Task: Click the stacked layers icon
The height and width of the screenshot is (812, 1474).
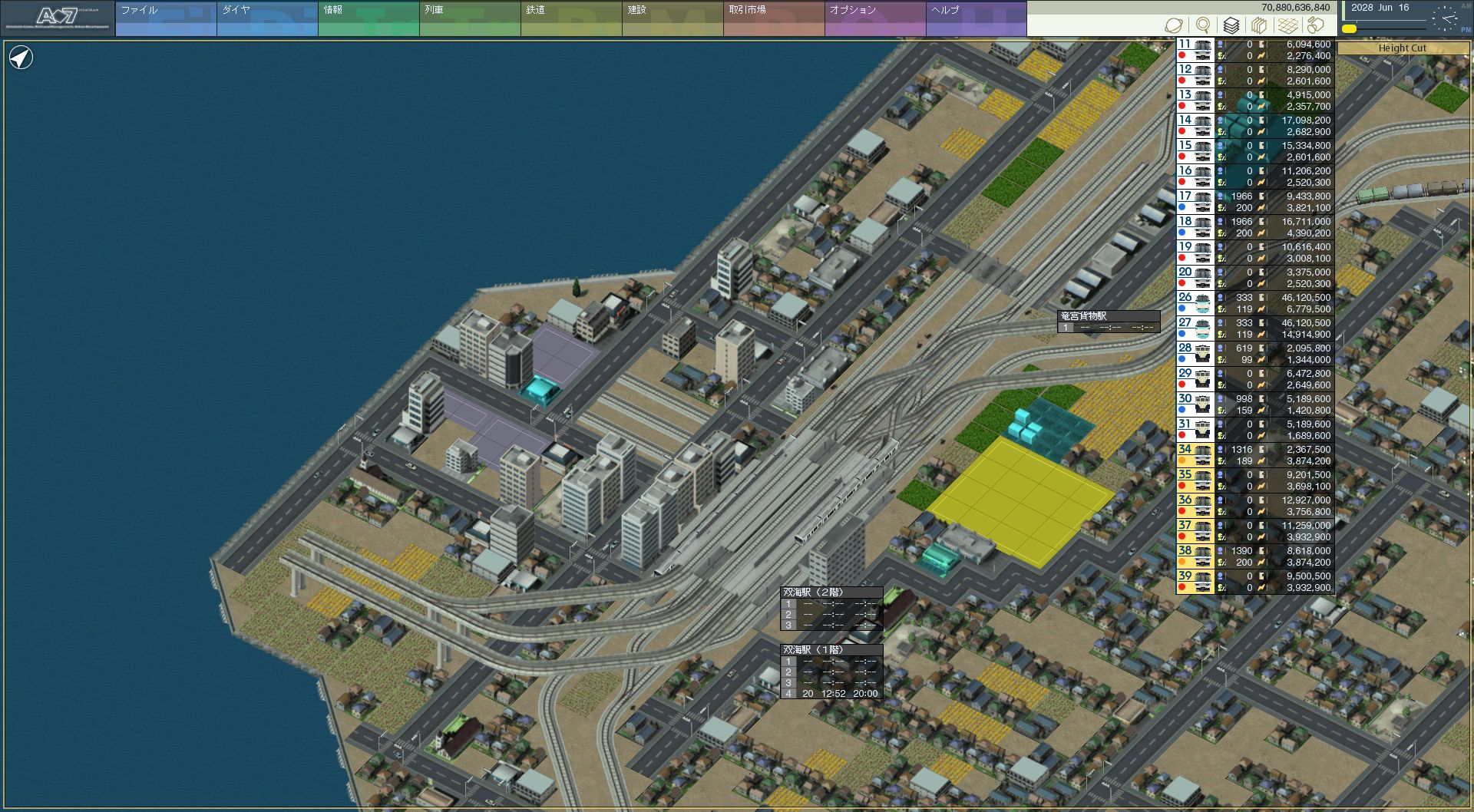Action: pyautogui.click(x=1231, y=26)
